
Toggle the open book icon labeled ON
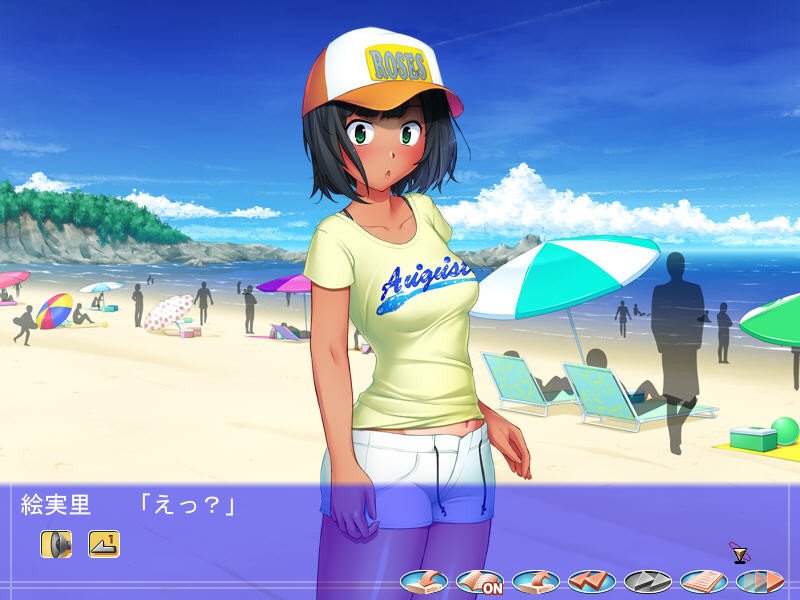(x=480, y=580)
